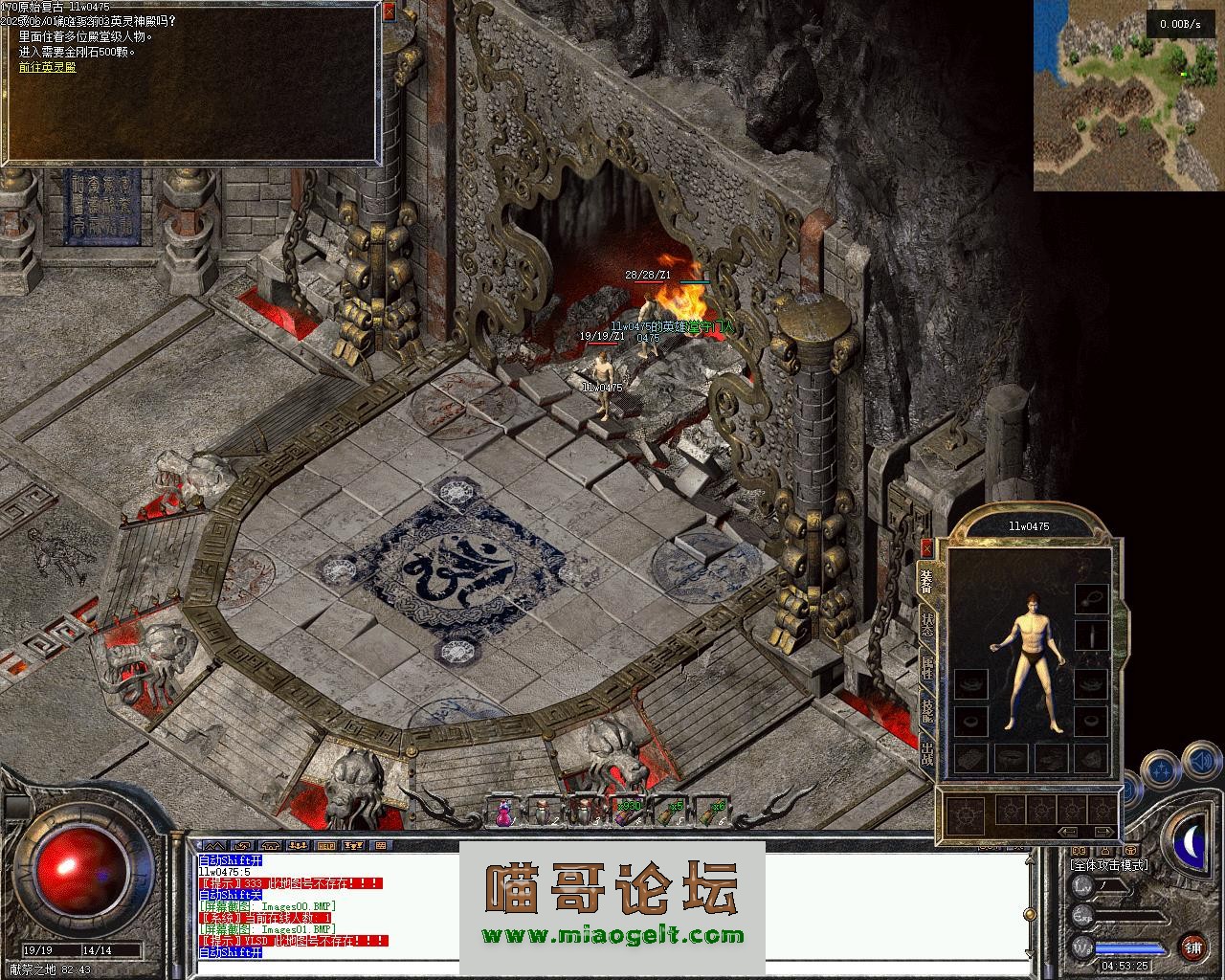Show the 技能 skills tab
Viewport: 1225px width, 980px height.
(926, 710)
